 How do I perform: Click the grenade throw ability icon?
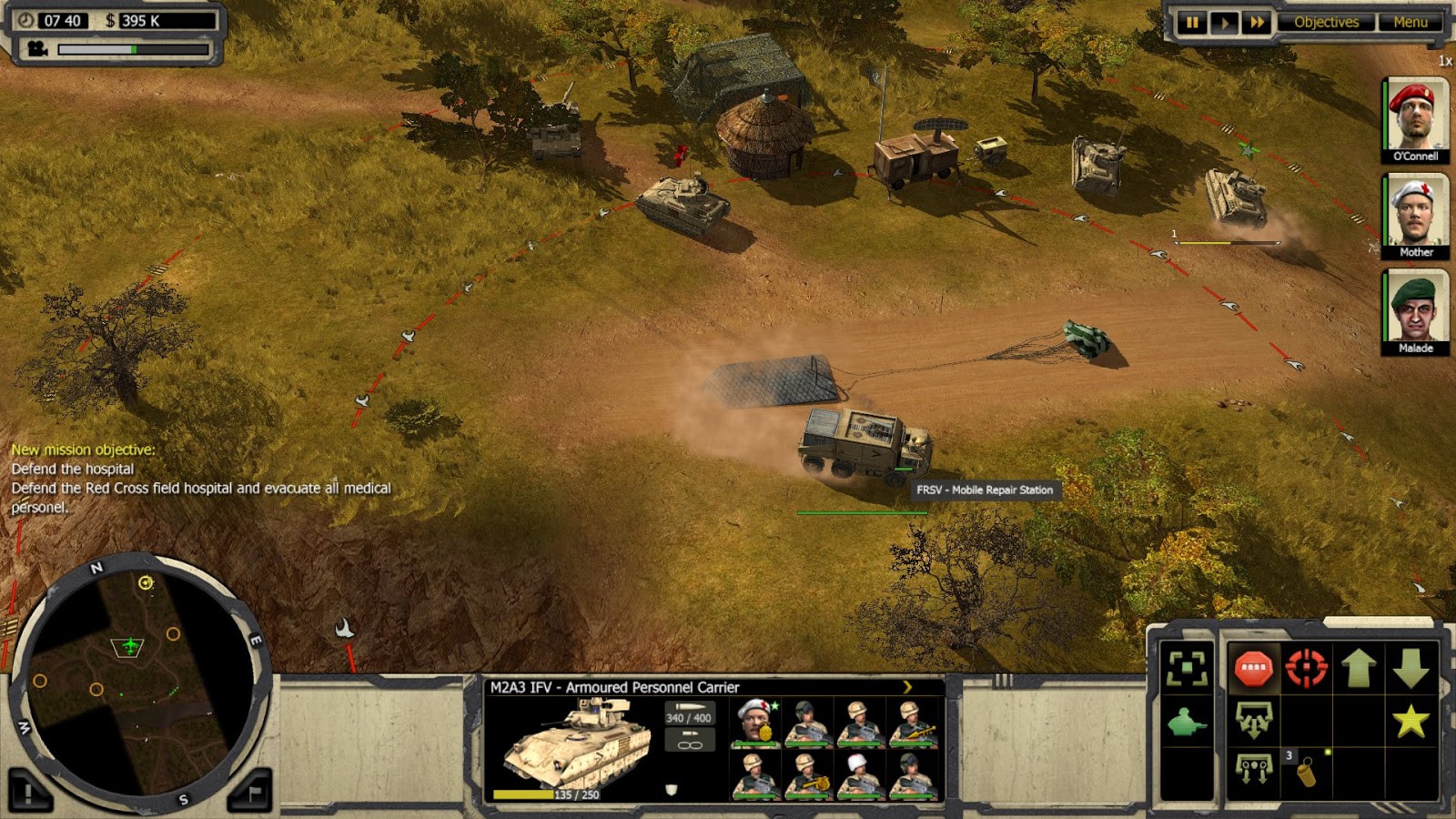click(x=1307, y=772)
